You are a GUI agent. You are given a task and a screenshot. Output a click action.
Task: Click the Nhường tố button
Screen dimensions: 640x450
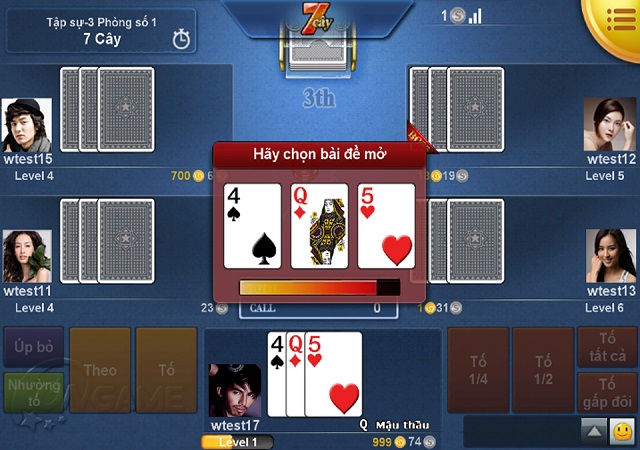point(34,392)
